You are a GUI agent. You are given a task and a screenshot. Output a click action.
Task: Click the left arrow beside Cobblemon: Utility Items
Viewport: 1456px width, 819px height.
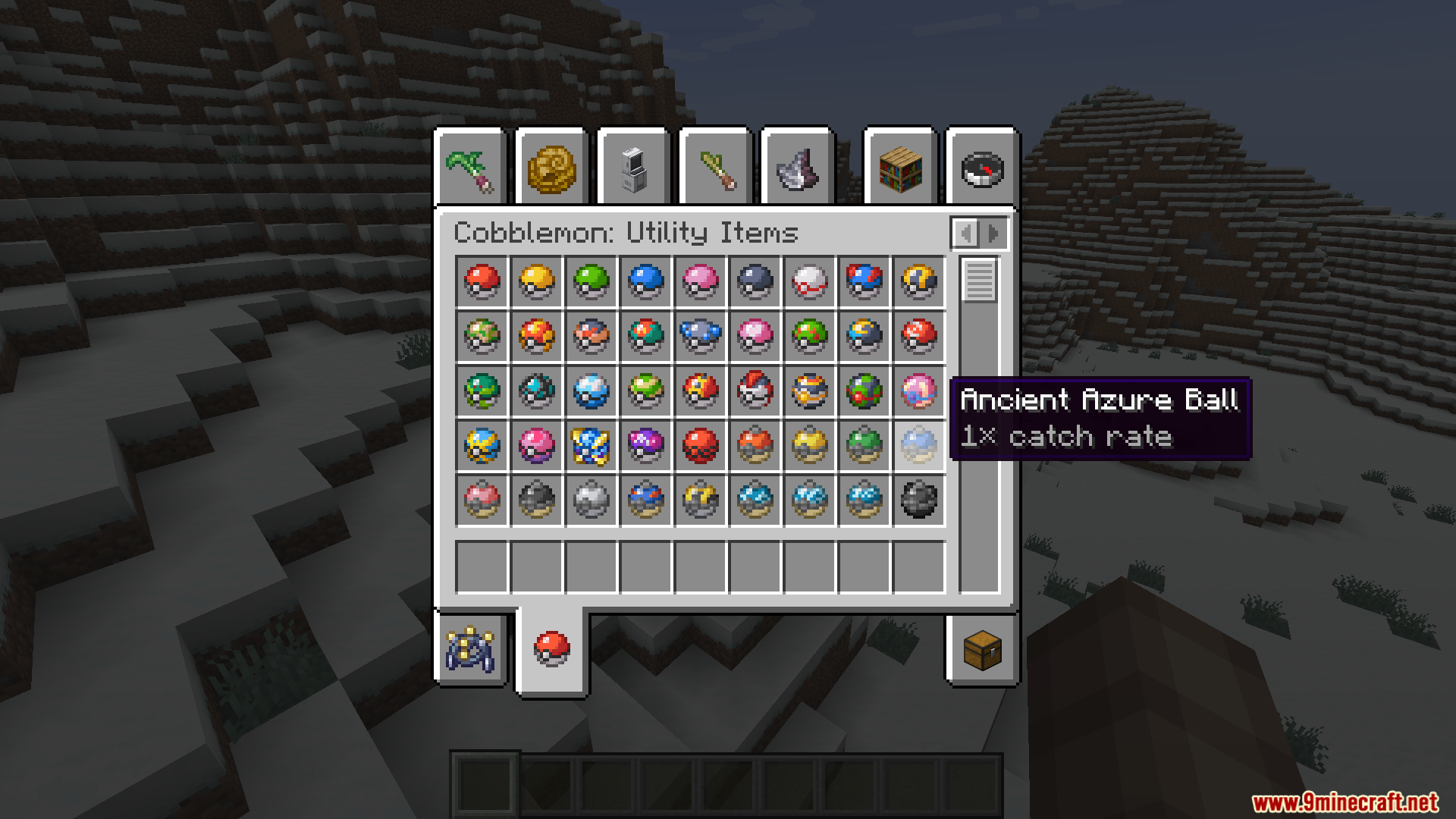[965, 233]
